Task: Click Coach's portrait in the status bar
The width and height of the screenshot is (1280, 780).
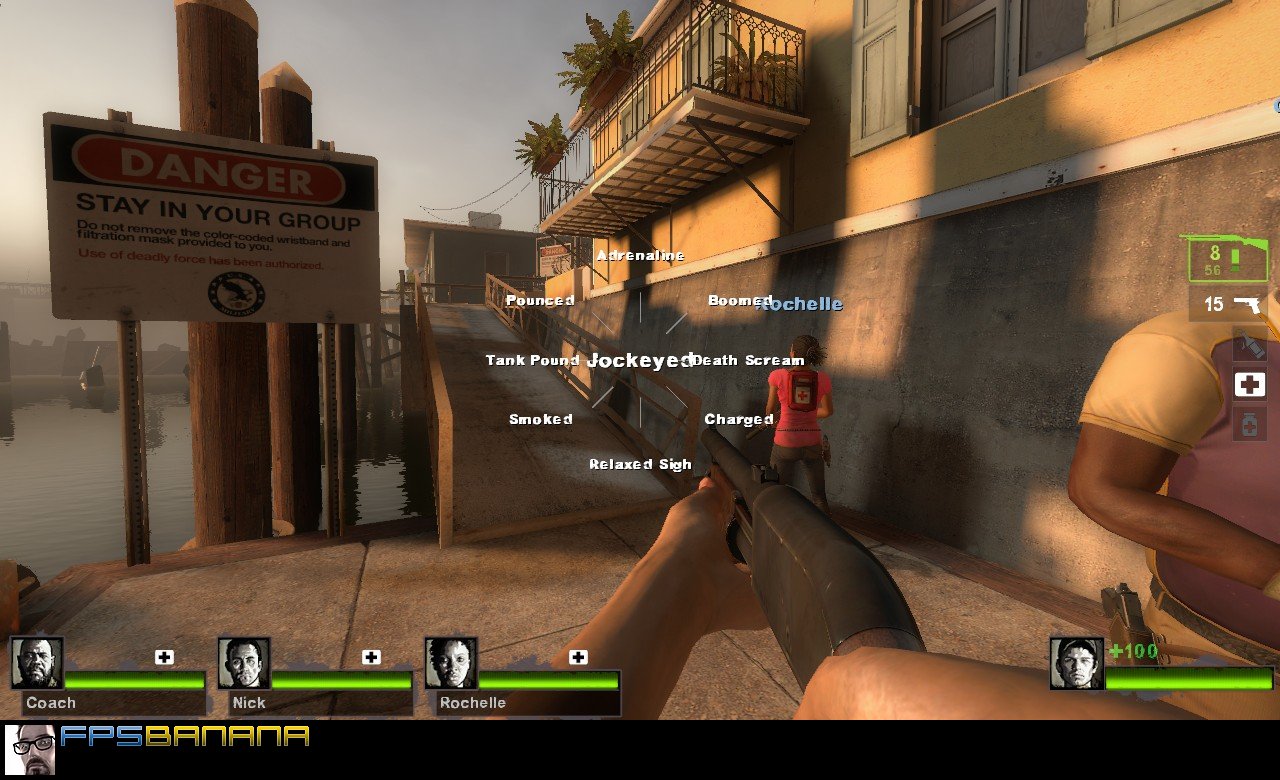Action: click(39, 662)
